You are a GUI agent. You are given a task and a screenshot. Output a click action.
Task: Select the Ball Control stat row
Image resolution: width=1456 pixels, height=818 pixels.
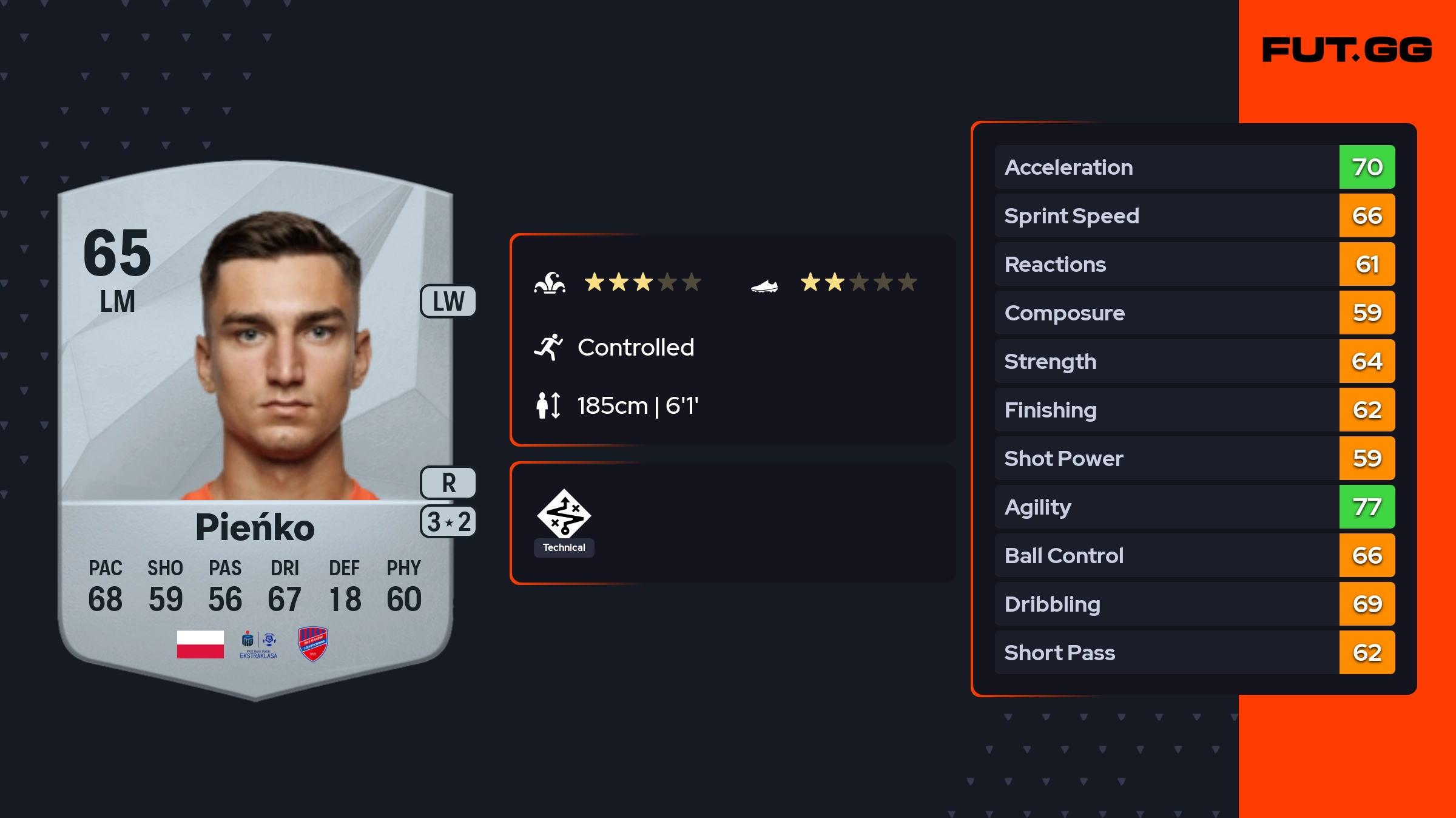pyautogui.click(x=1194, y=555)
